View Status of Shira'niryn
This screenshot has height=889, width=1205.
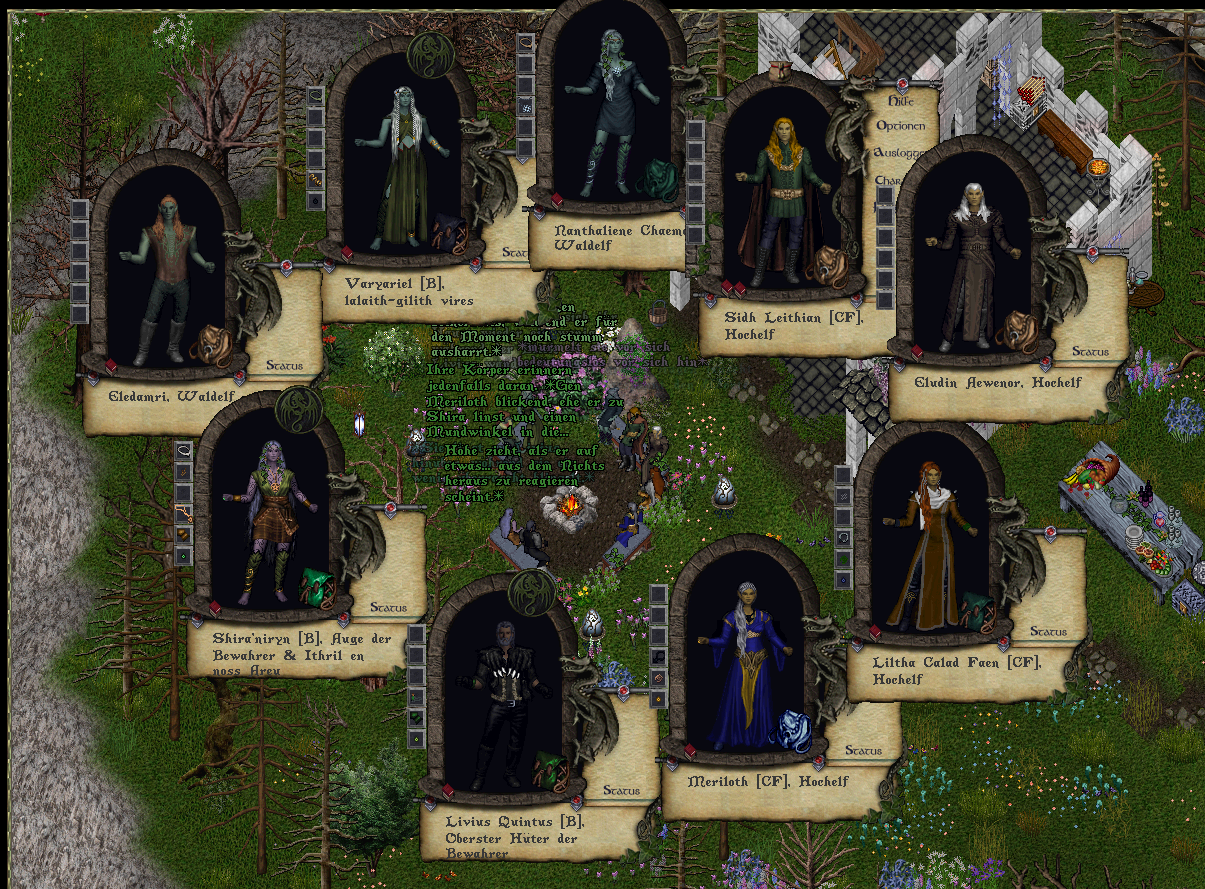[x=388, y=607]
